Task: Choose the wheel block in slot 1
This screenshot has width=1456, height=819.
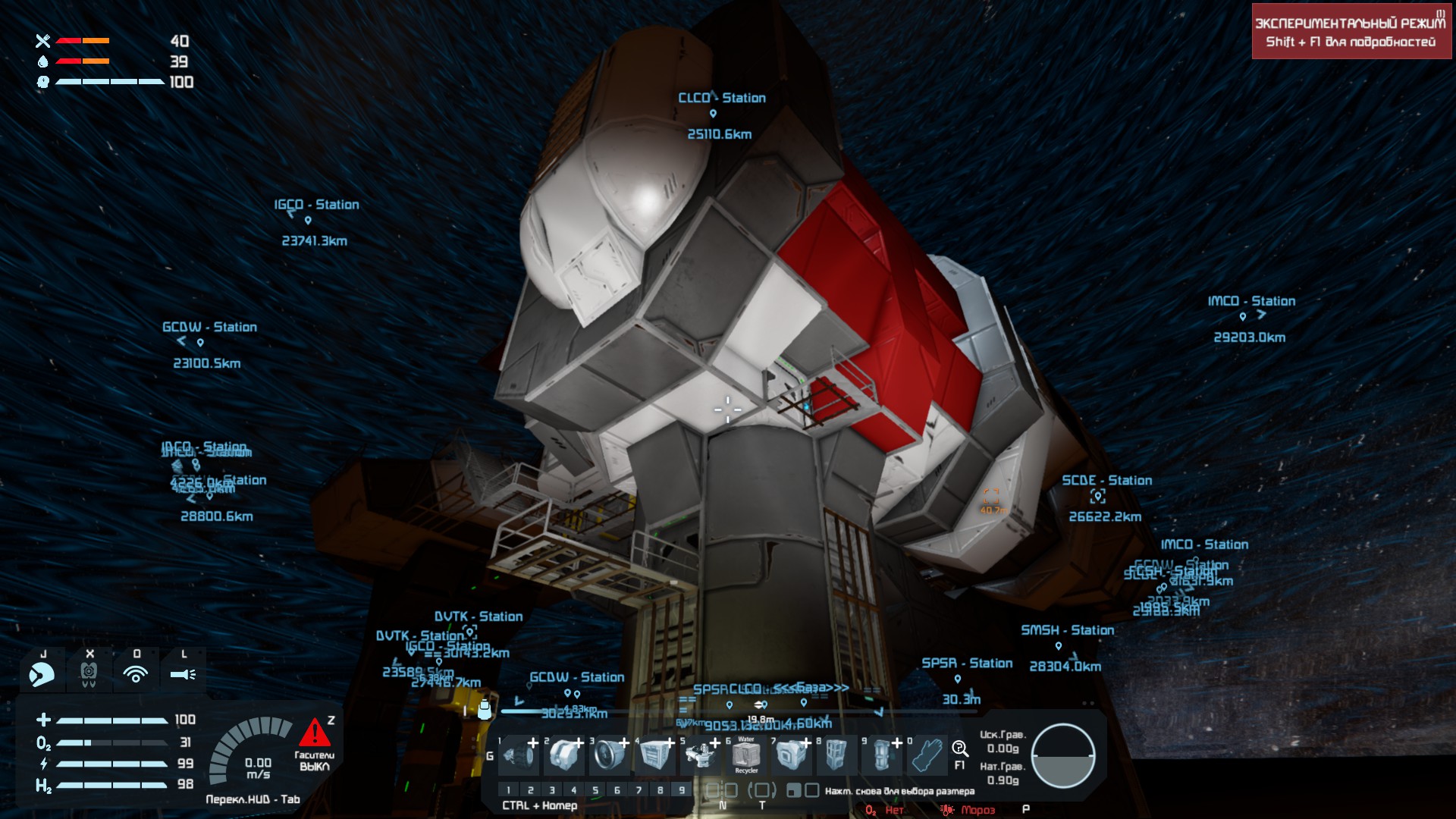Action: coord(519,755)
